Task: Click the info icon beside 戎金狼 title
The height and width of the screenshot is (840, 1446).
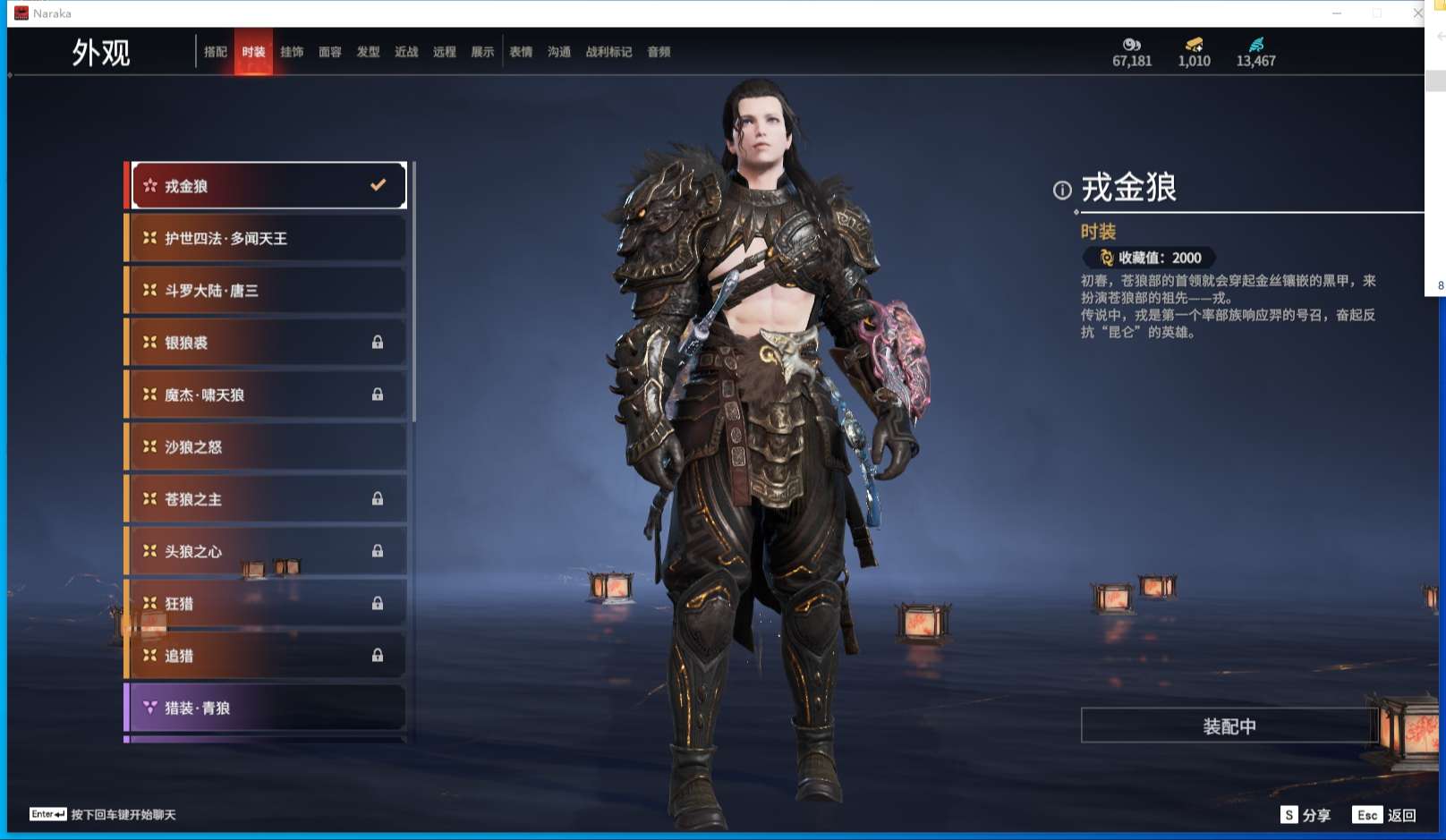Action: click(1060, 191)
